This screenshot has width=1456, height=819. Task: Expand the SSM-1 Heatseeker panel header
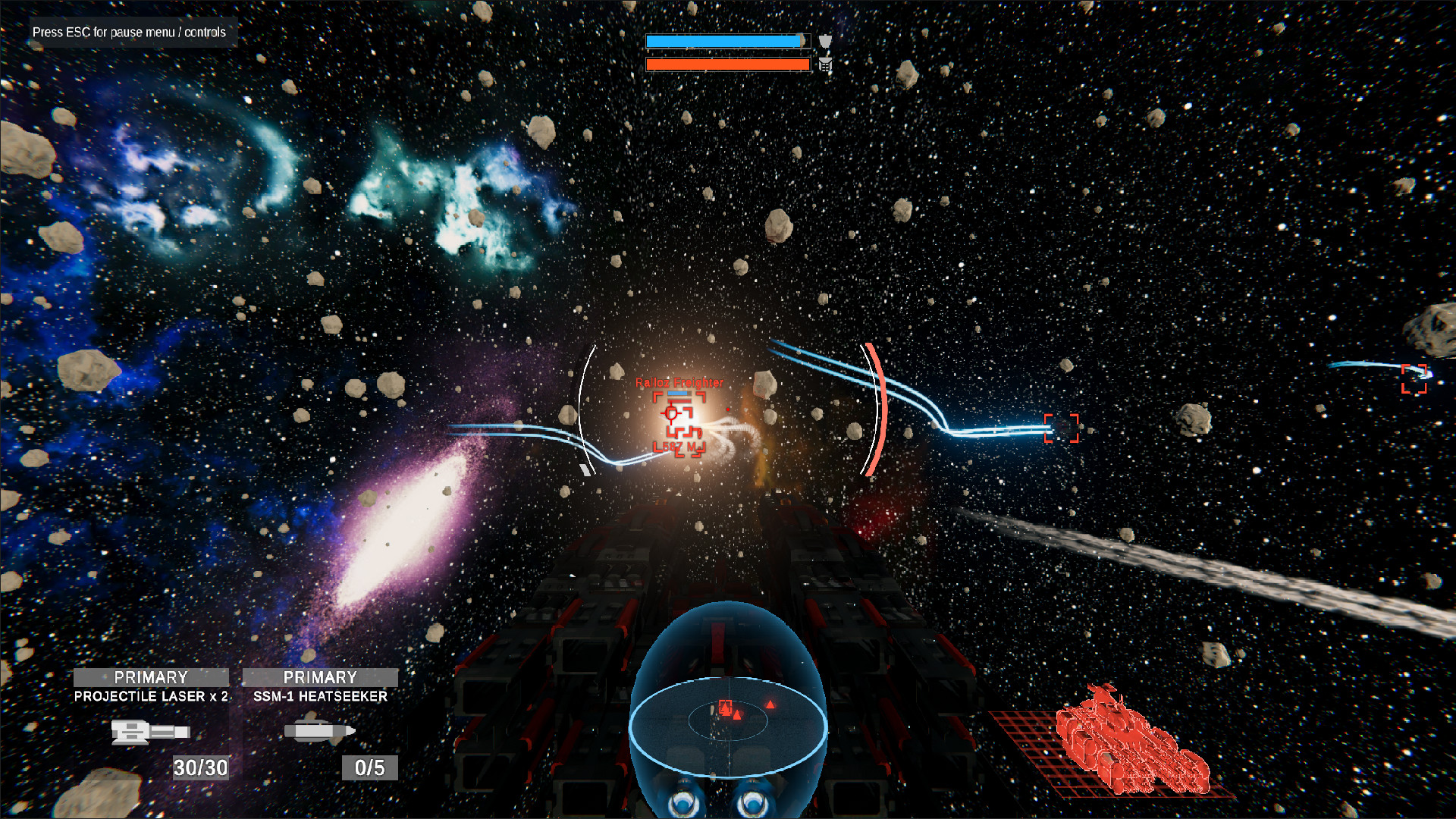coord(322,677)
